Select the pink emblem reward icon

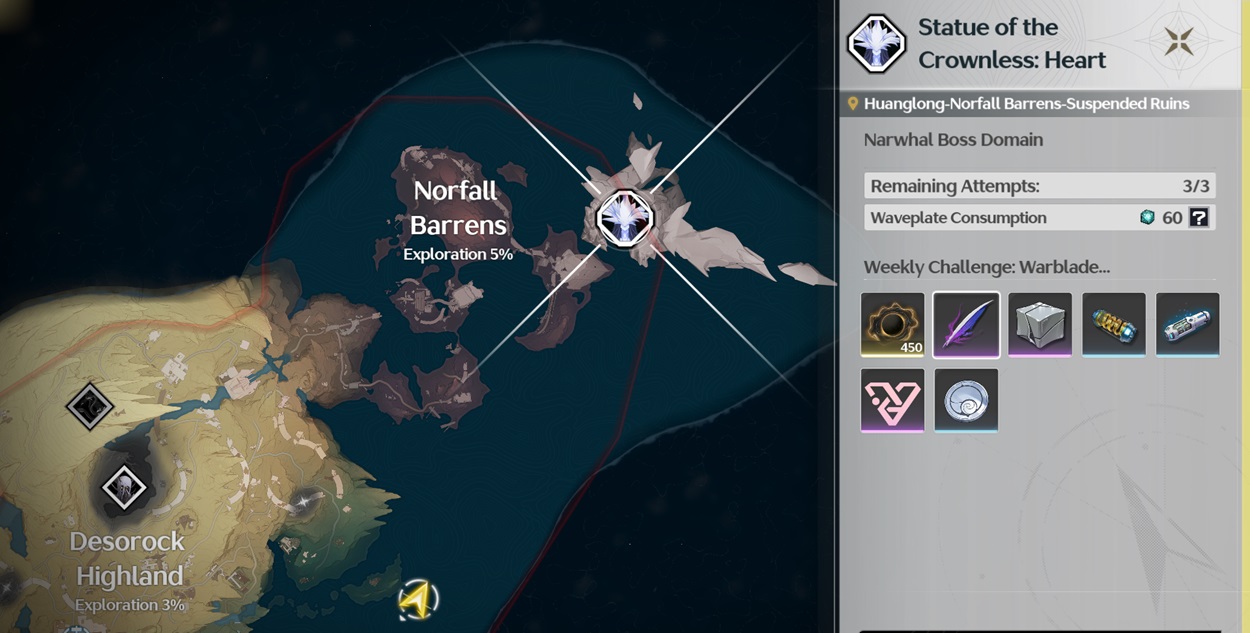[x=892, y=400]
